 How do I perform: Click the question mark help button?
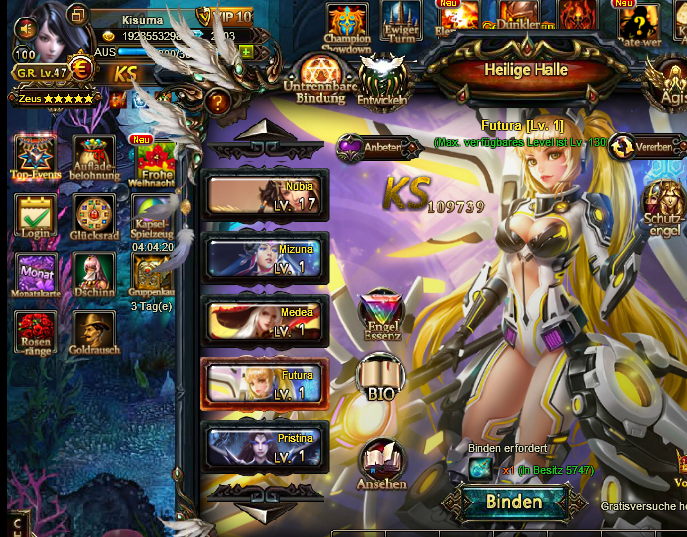click(x=217, y=101)
